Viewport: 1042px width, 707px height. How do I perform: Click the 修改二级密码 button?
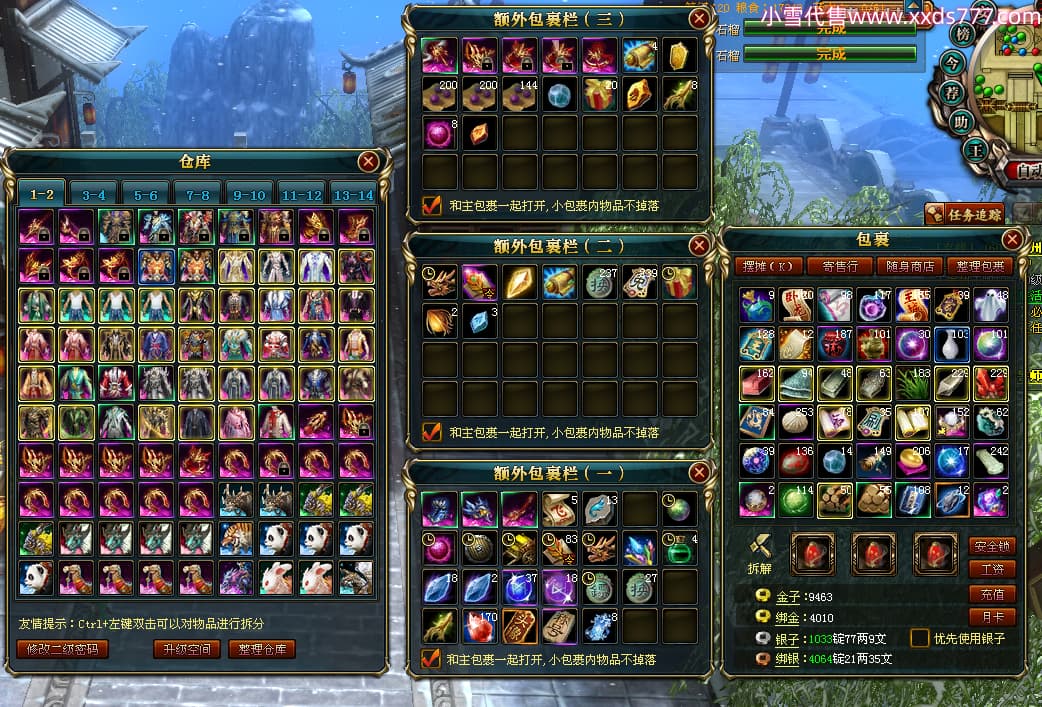click(x=63, y=649)
